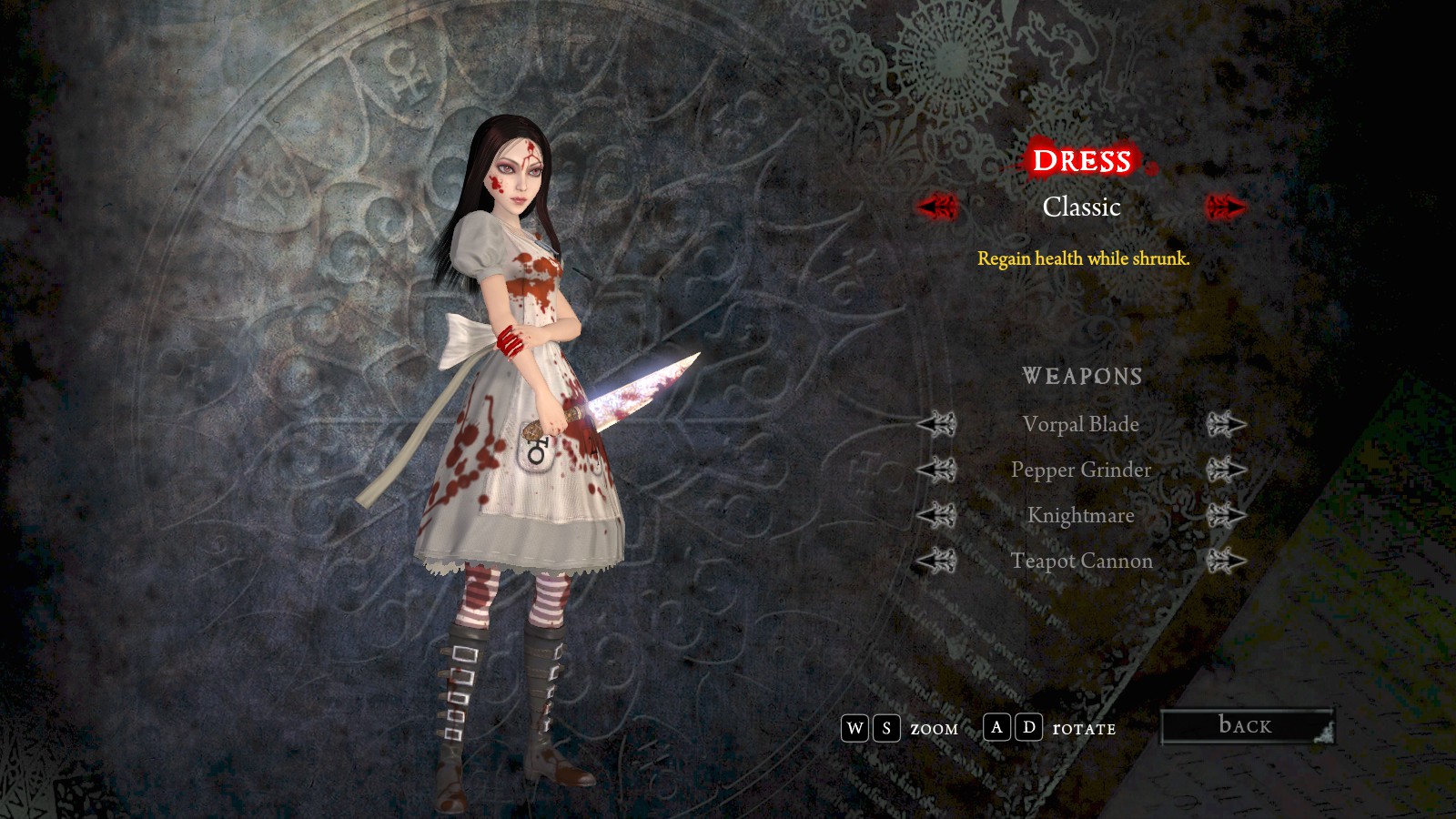This screenshot has width=1456, height=819.
Task: Click the Back button
Action: point(1246,726)
